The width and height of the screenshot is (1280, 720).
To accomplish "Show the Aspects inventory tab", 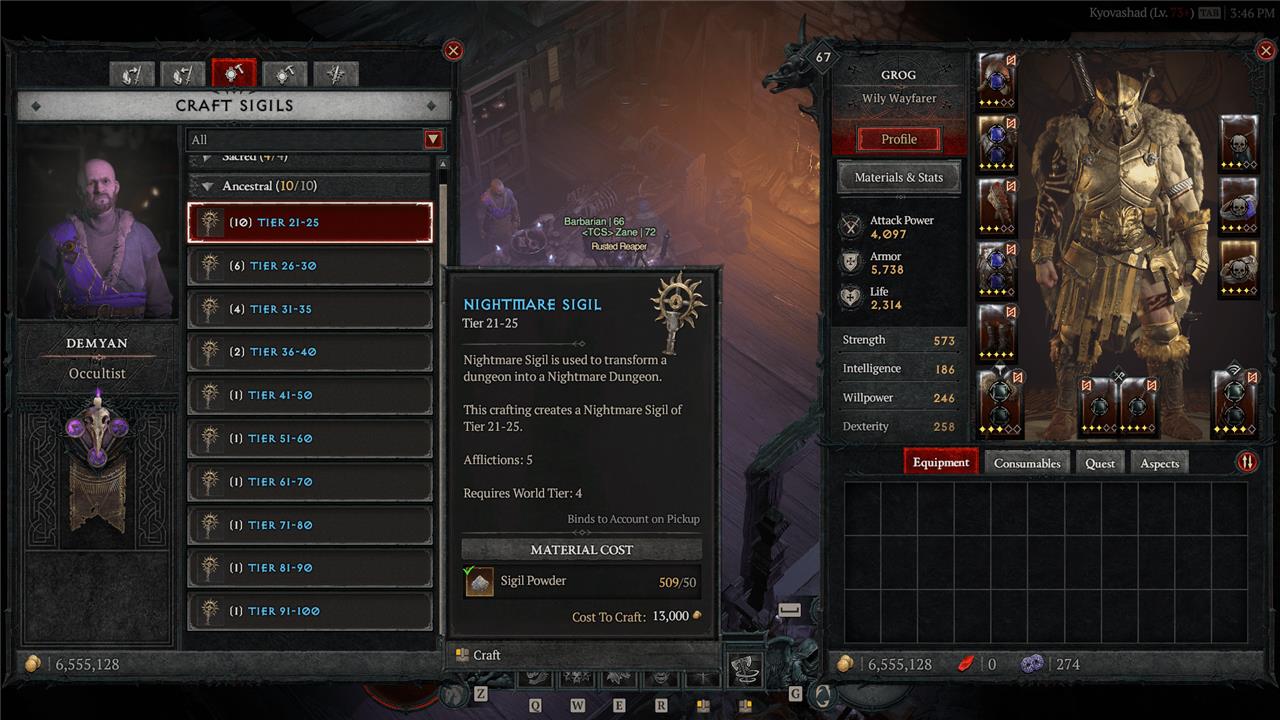I will [x=1159, y=463].
